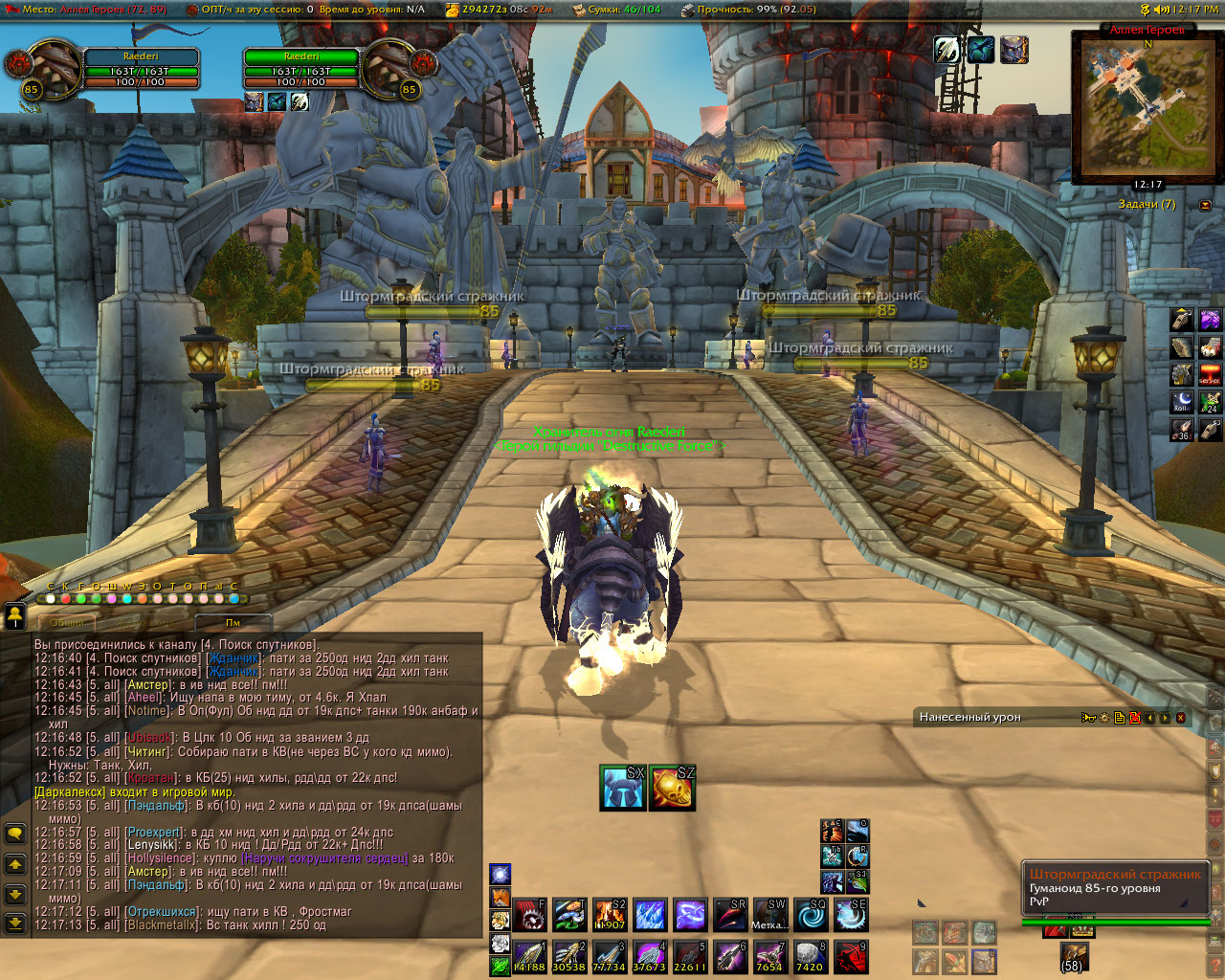Viewport: 1225px width, 980px height.
Task: Open the chat menu speech bubble button
Action: (15, 834)
